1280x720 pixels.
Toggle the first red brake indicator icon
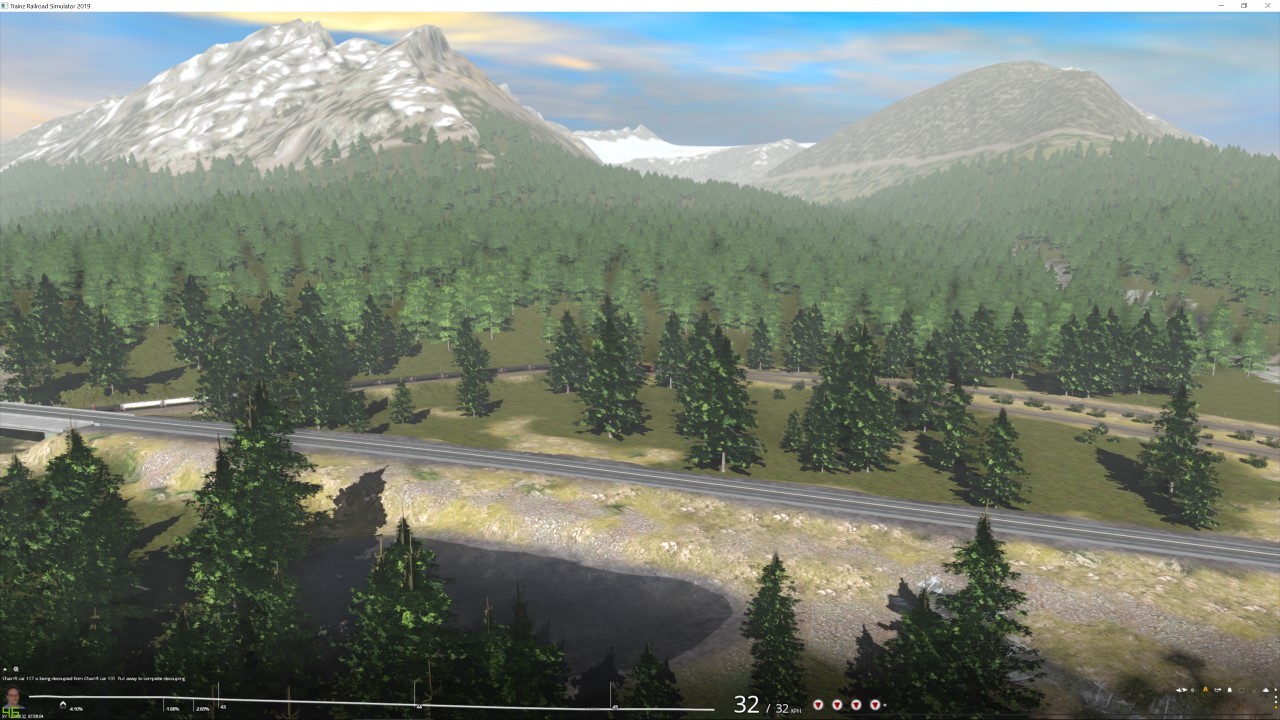point(818,704)
